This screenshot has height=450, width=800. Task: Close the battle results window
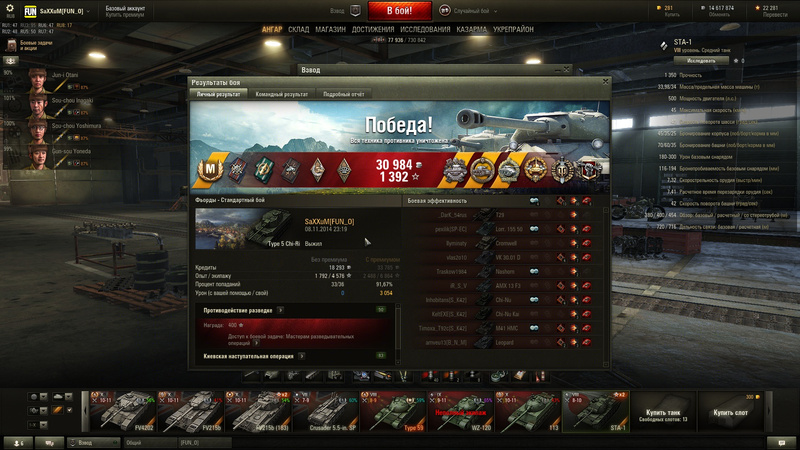(x=603, y=81)
